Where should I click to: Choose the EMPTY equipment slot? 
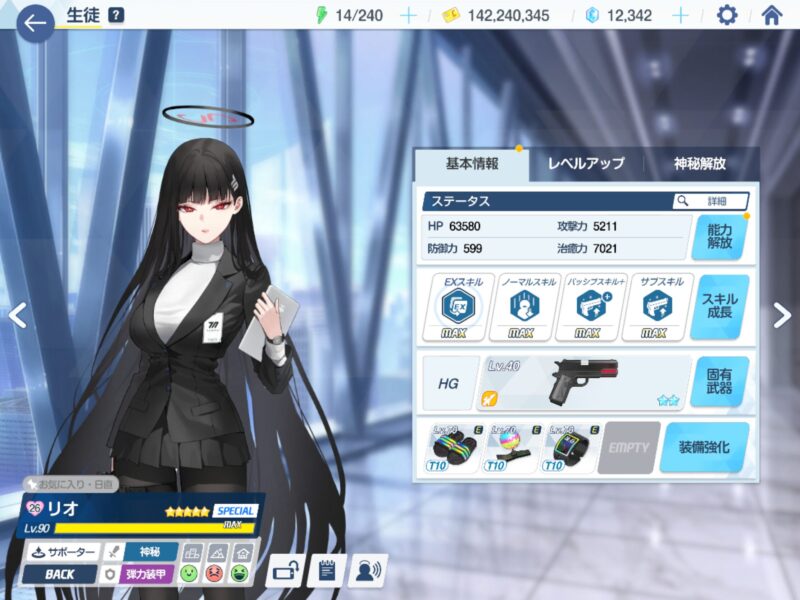click(630, 447)
